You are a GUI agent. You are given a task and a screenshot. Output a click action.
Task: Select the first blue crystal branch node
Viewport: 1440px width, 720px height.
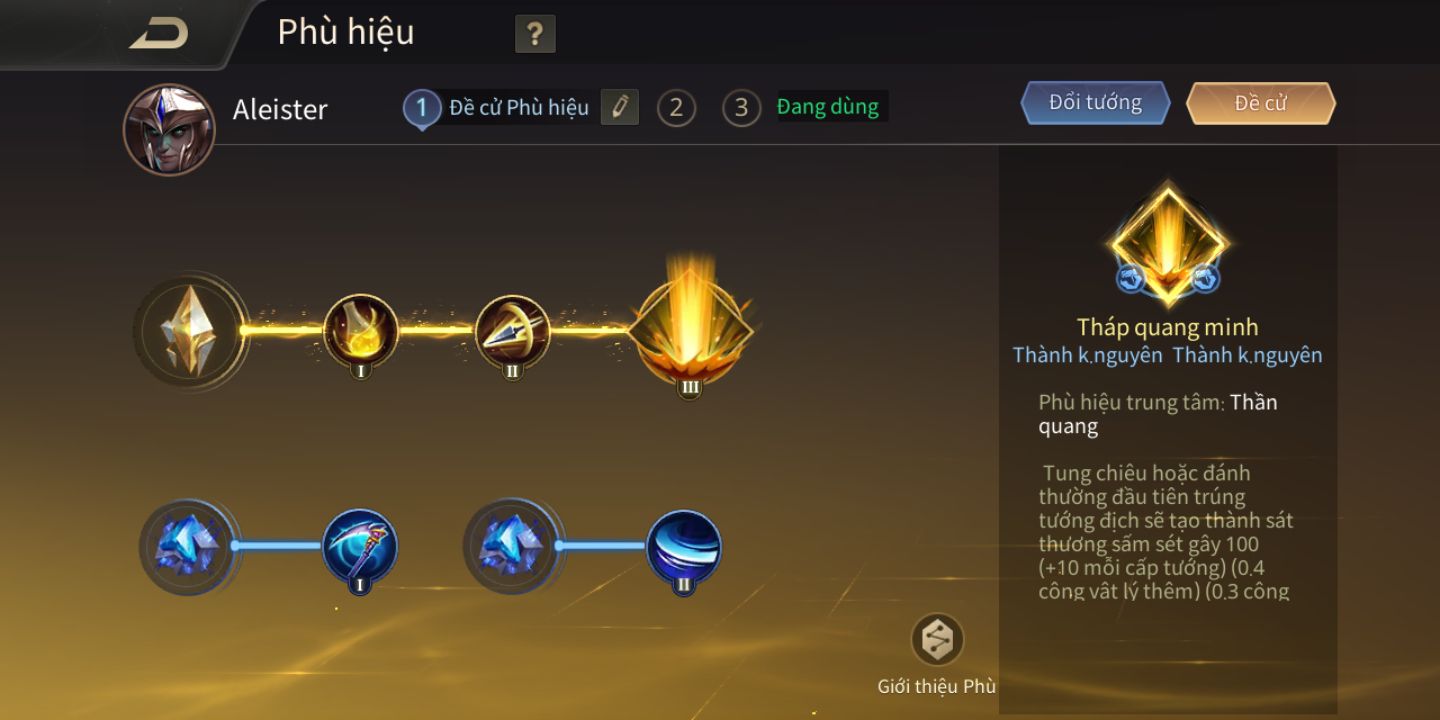coord(187,546)
